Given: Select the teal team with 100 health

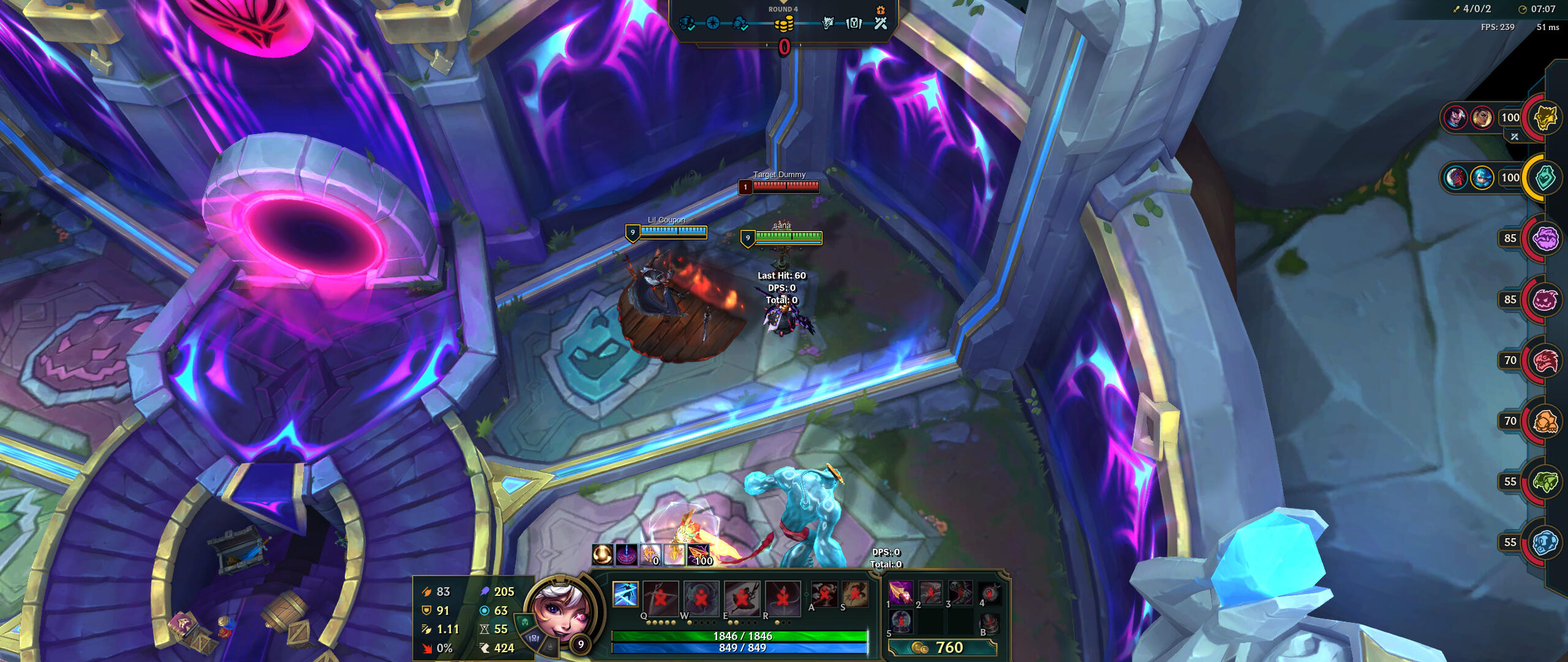Looking at the screenshot, I should coord(1544,178).
